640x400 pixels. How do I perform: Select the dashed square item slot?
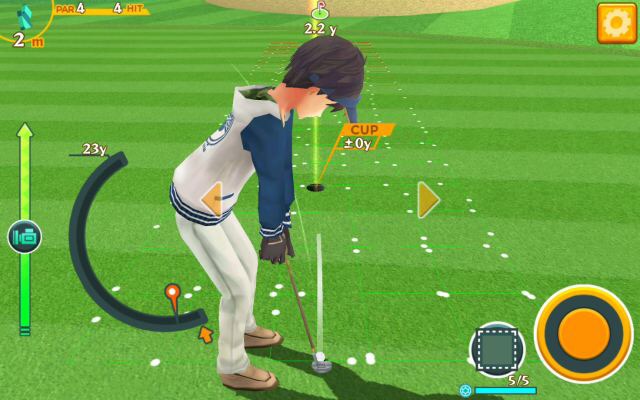point(497,347)
